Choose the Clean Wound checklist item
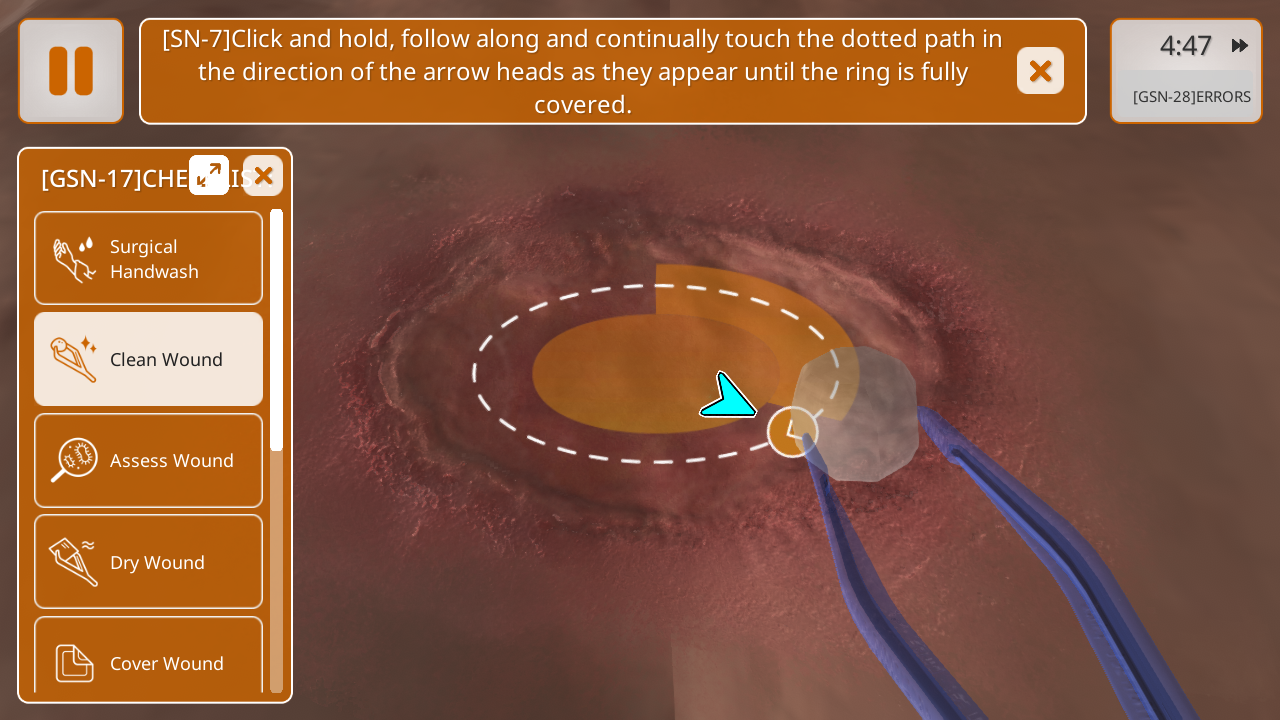This screenshot has width=1280, height=720. click(149, 359)
